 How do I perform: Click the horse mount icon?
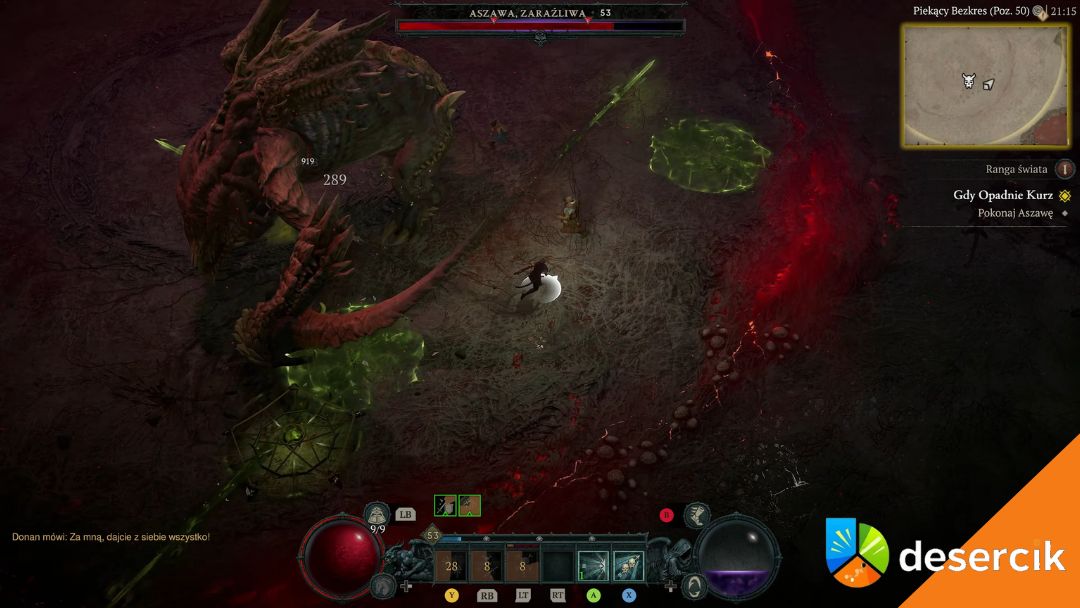pos(381,585)
